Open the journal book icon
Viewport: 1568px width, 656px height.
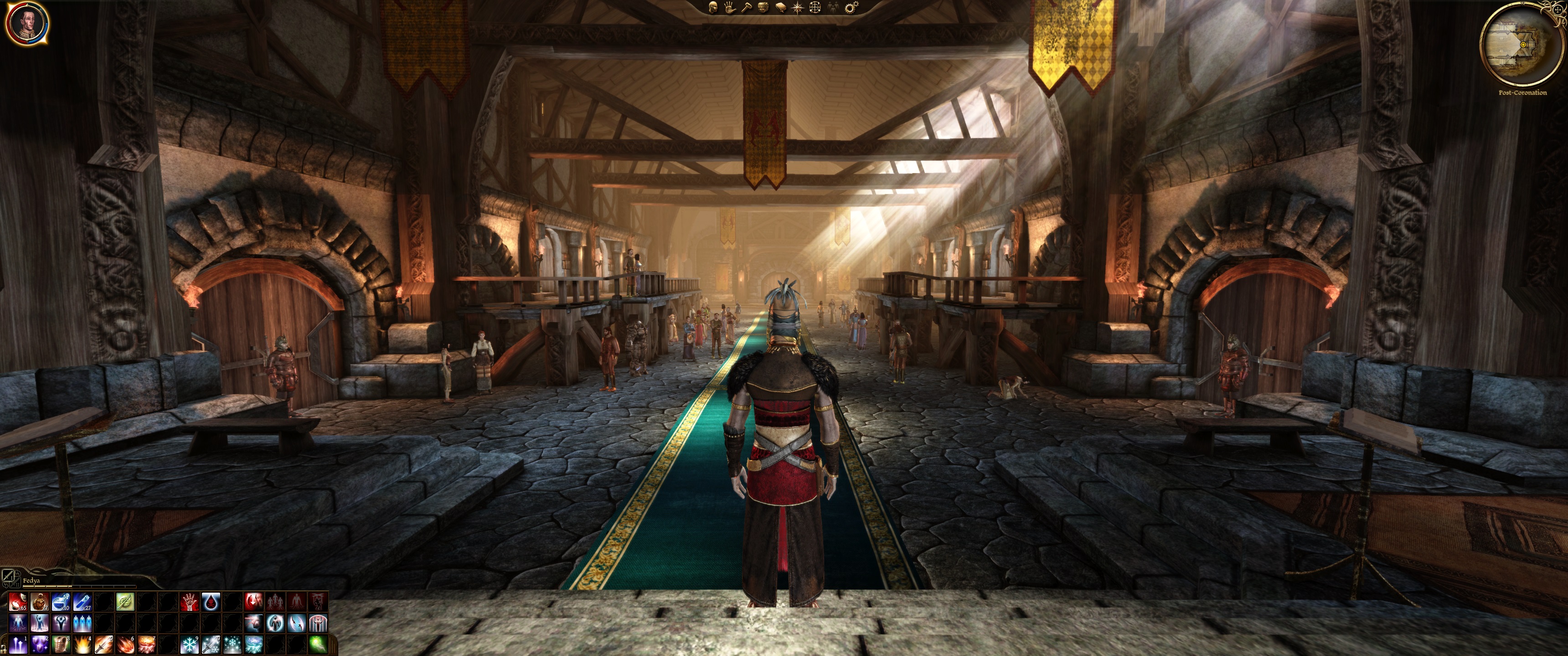[x=781, y=7]
